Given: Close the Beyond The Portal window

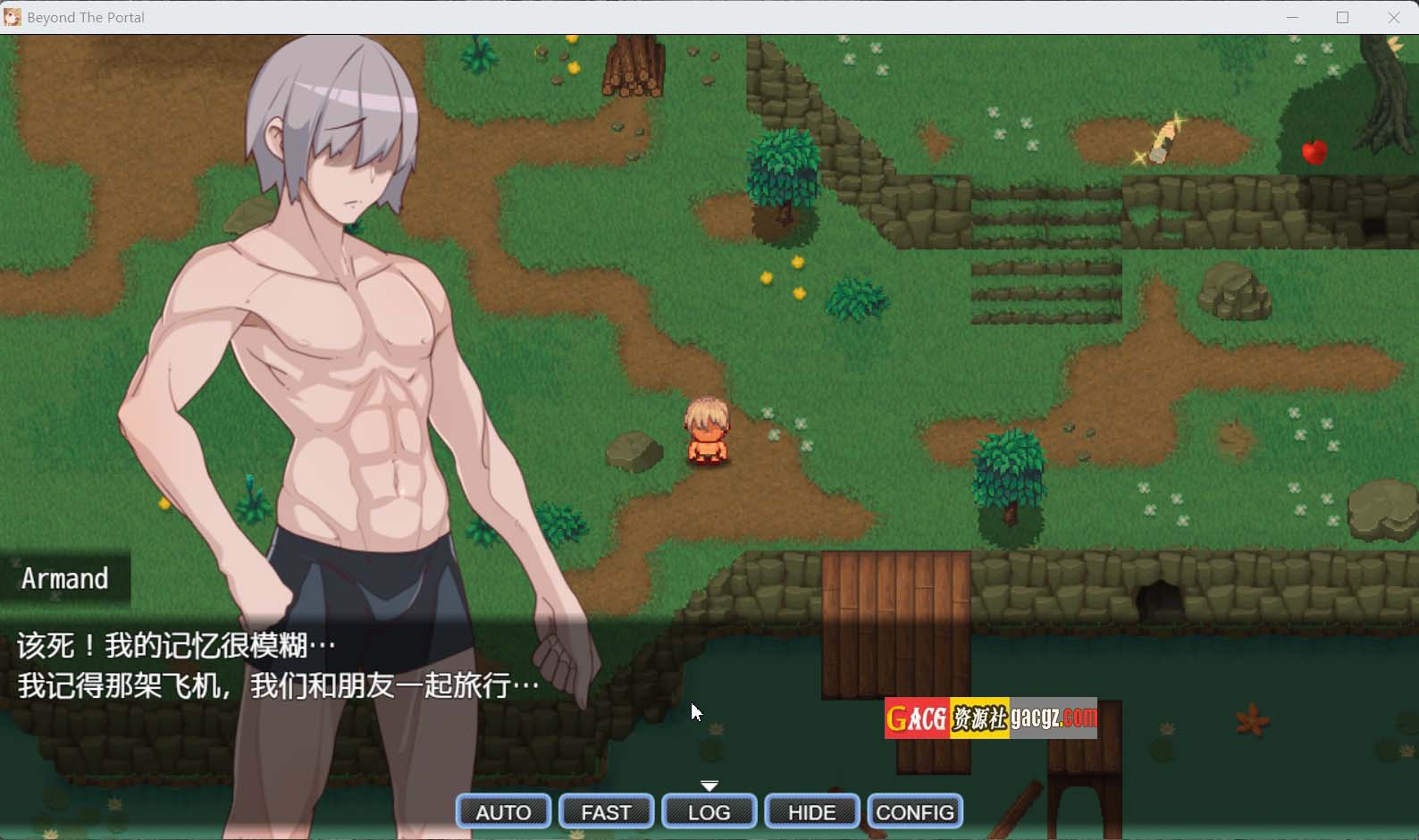Looking at the screenshot, I should pos(1393,17).
